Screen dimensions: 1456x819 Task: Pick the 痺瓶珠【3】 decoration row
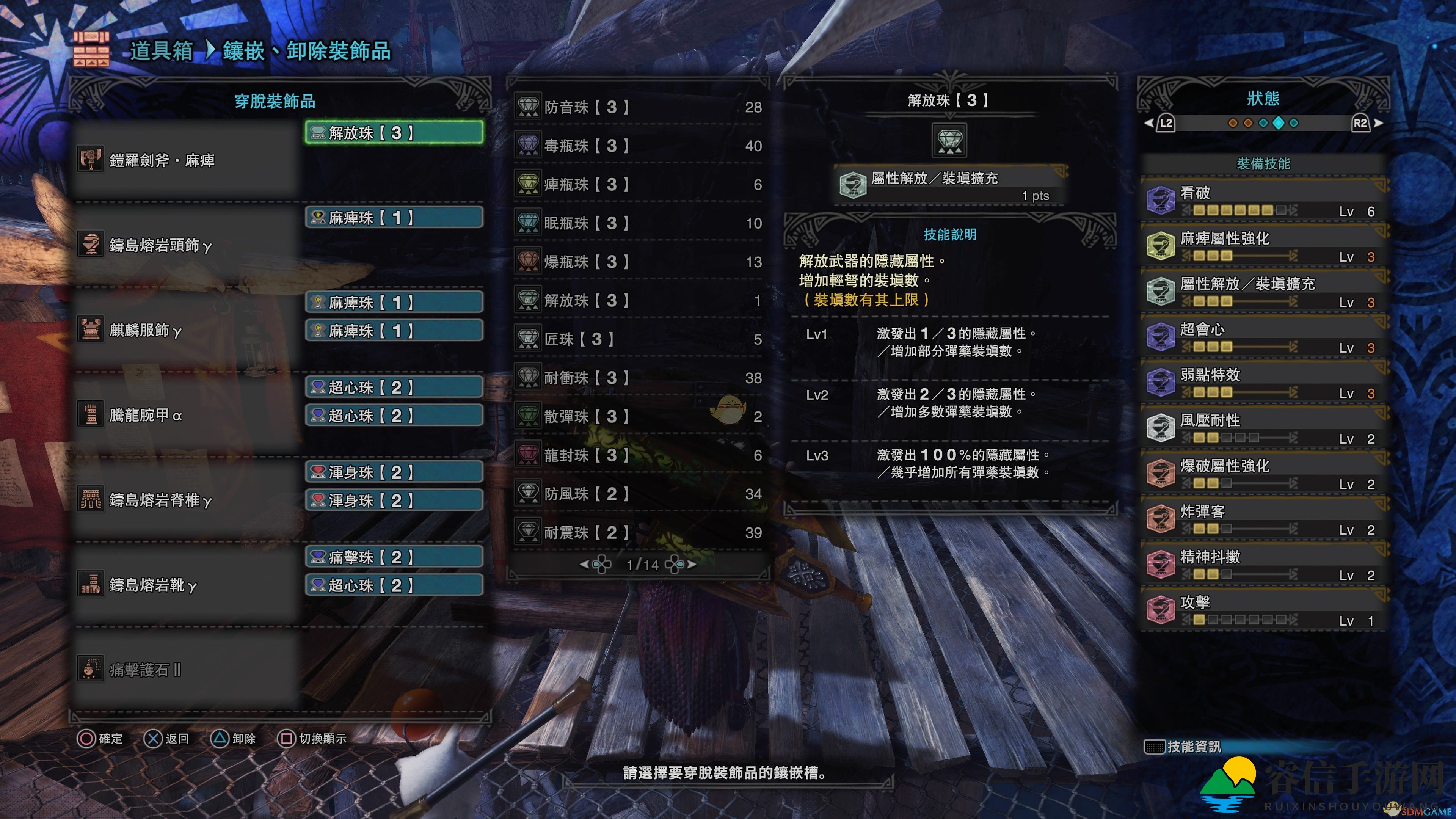tap(639, 184)
